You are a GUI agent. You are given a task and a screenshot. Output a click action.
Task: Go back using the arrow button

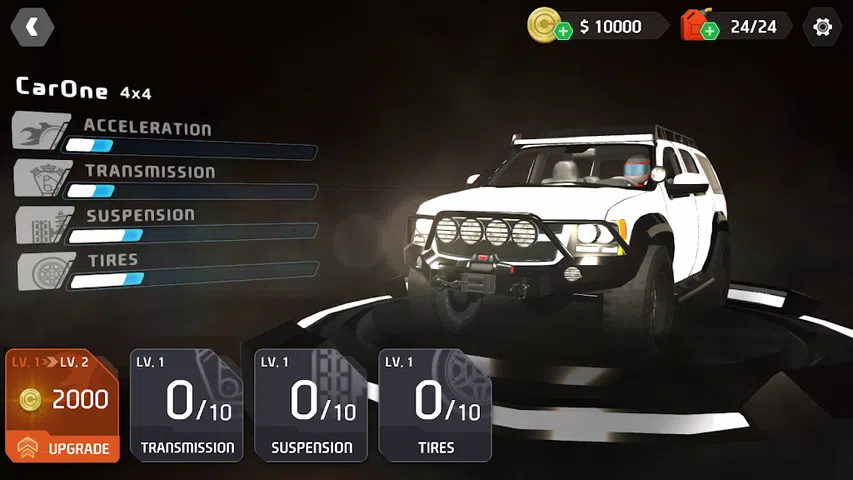tap(32, 27)
